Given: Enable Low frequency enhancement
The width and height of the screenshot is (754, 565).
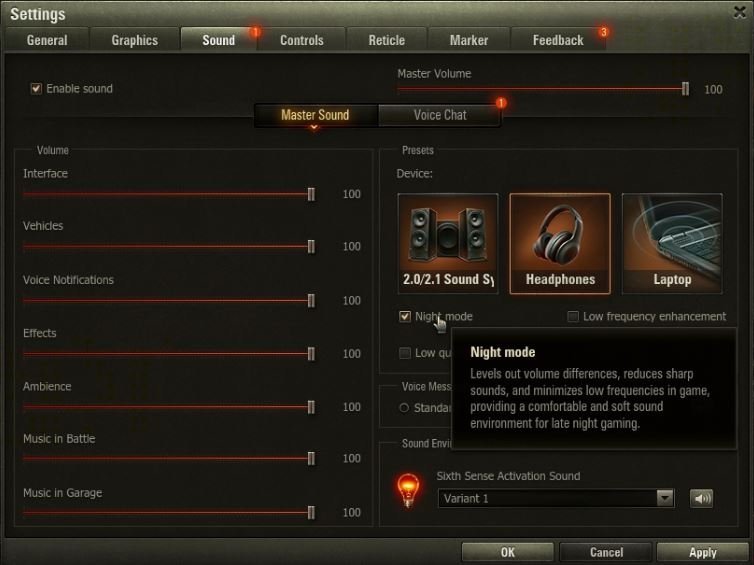Looking at the screenshot, I should point(573,317).
